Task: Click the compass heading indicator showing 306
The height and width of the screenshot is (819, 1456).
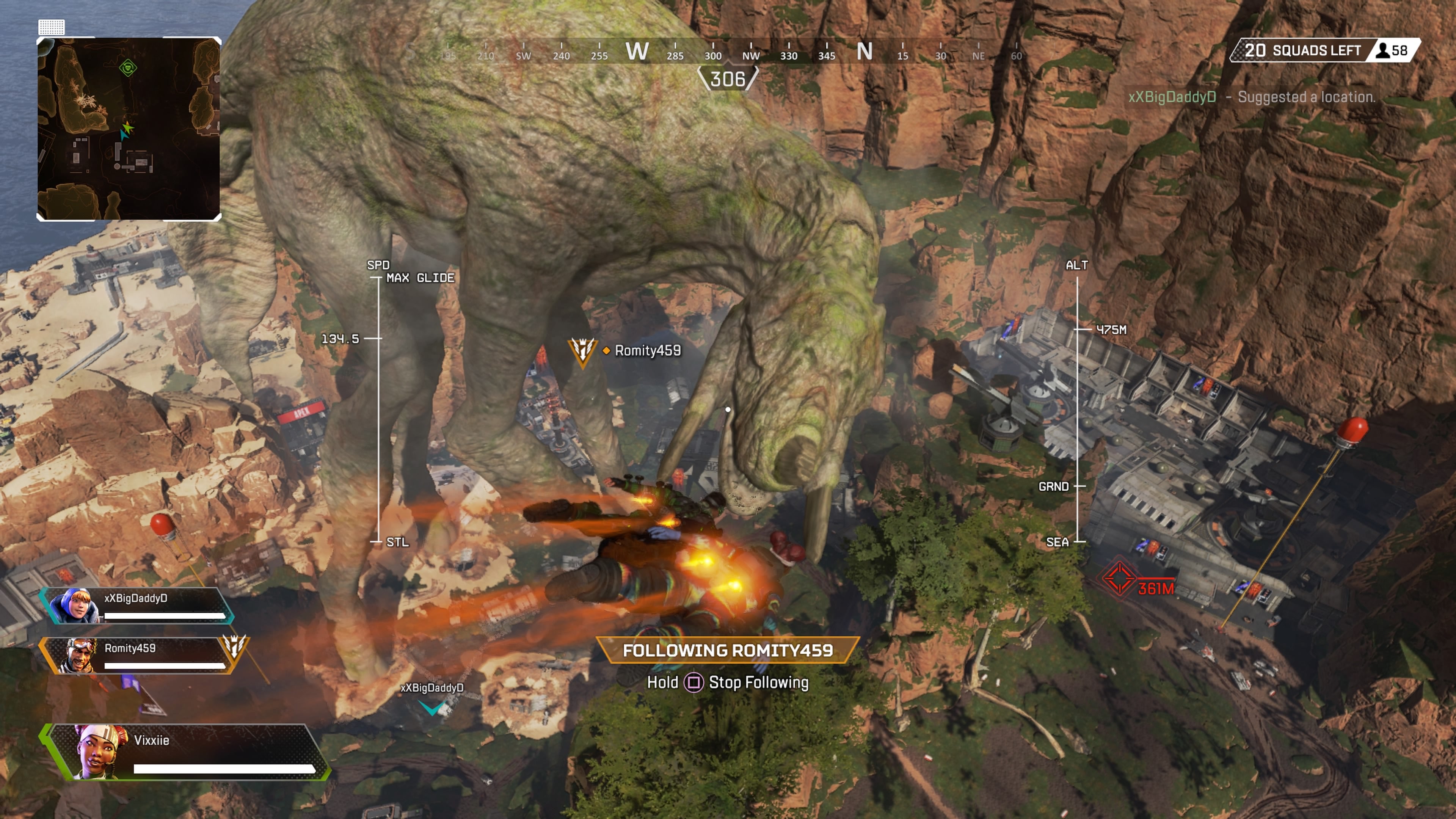Action: click(729, 80)
